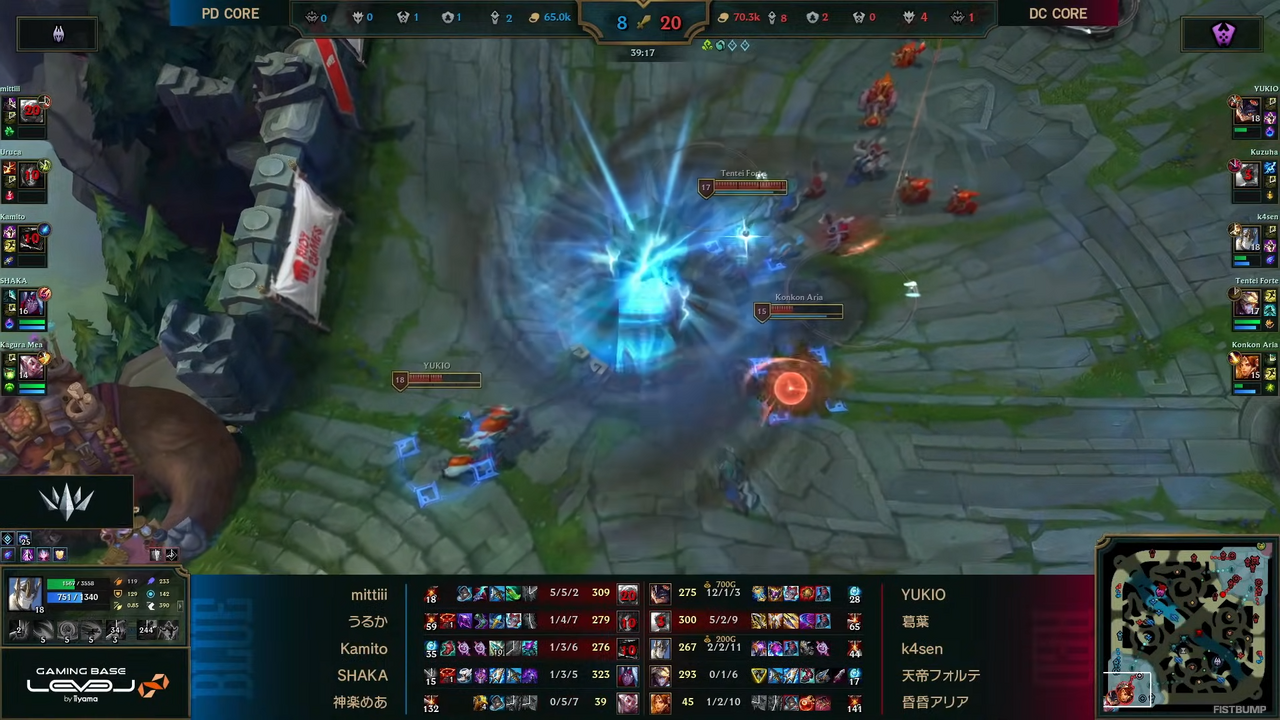Click the attack damage stat icon in the HUD
The width and height of the screenshot is (1280, 720).
click(119, 580)
